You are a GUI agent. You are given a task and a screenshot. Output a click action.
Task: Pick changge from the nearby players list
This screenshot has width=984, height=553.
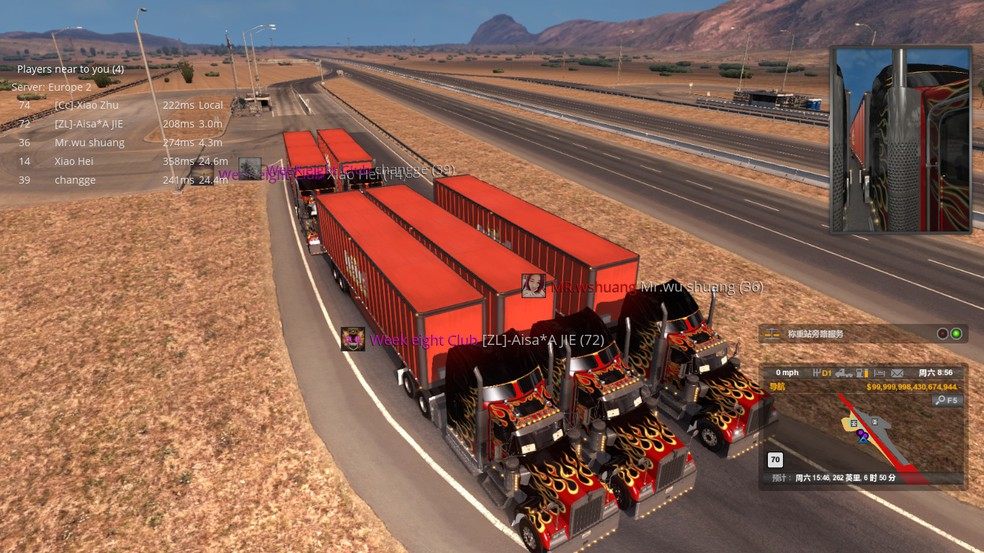click(76, 180)
